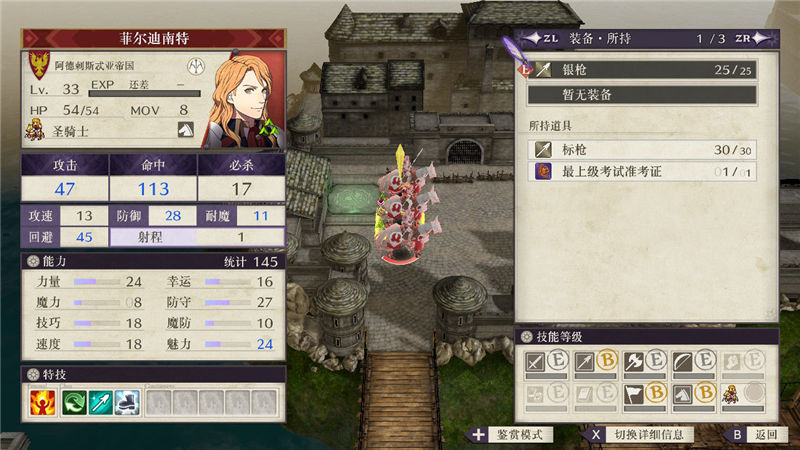Screen dimensions: 800x450
Task: Switch to next page with ZR arrow
Action: [x=767, y=39]
